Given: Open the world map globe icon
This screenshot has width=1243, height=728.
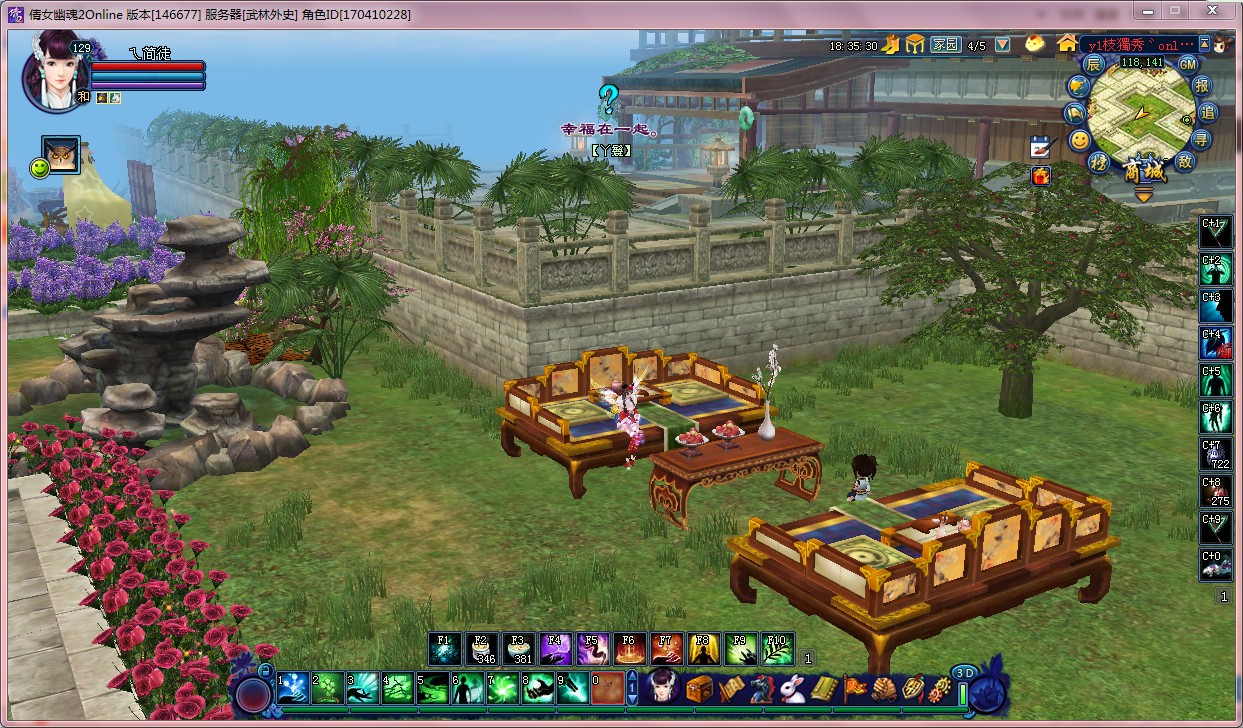Looking at the screenshot, I should pos(1079,87).
